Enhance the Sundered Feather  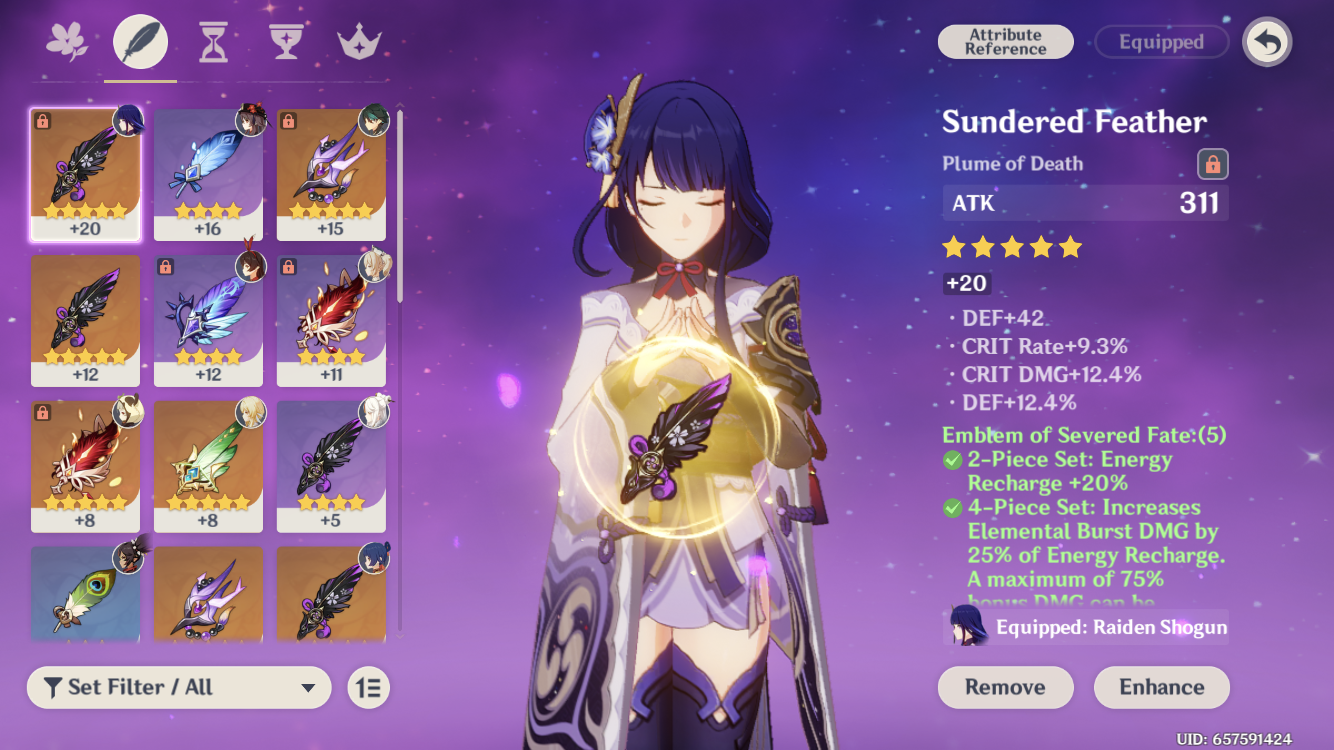[x=1161, y=687]
